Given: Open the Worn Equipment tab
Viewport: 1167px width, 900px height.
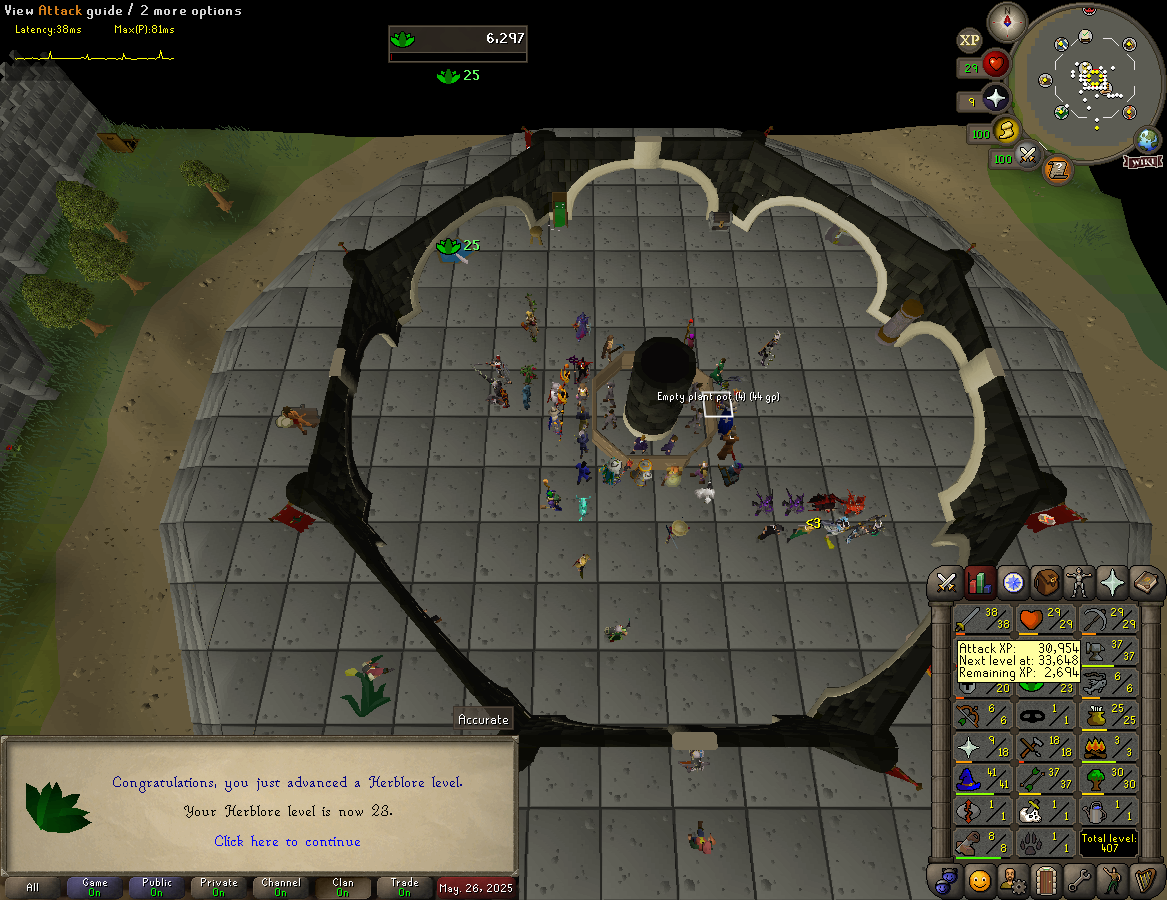Looking at the screenshot, I should click(1079, 582).
